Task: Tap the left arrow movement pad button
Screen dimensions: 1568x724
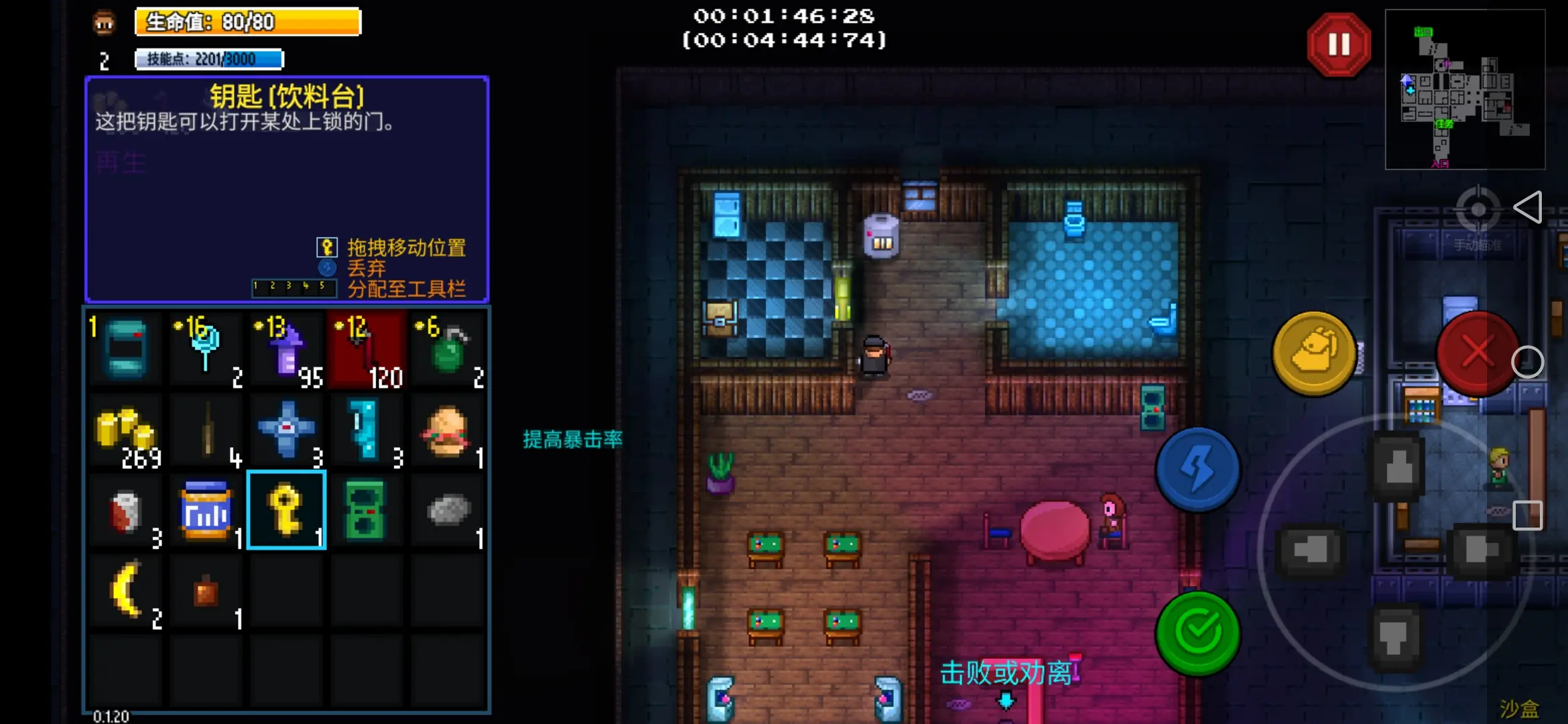Action: pyautogui.click(x=1310, y=550)
